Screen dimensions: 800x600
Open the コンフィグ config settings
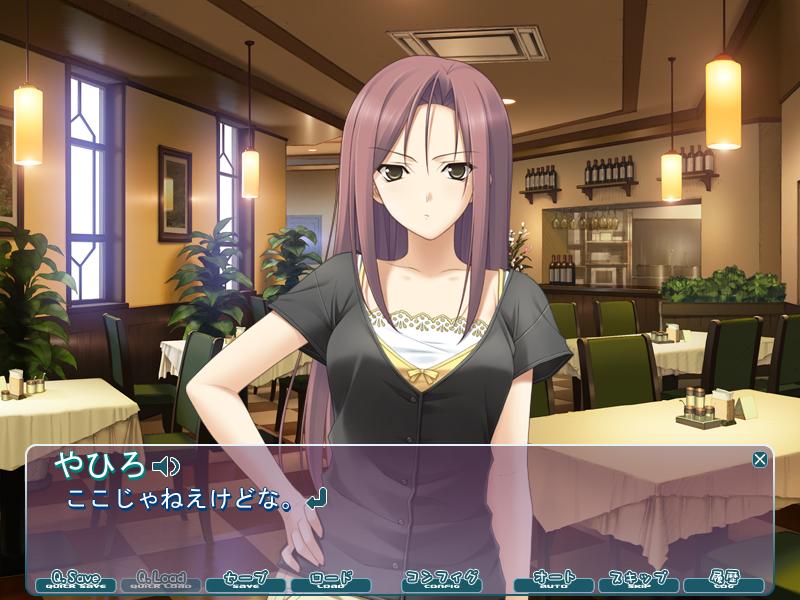pyautogui.click(x=441, y=580)
